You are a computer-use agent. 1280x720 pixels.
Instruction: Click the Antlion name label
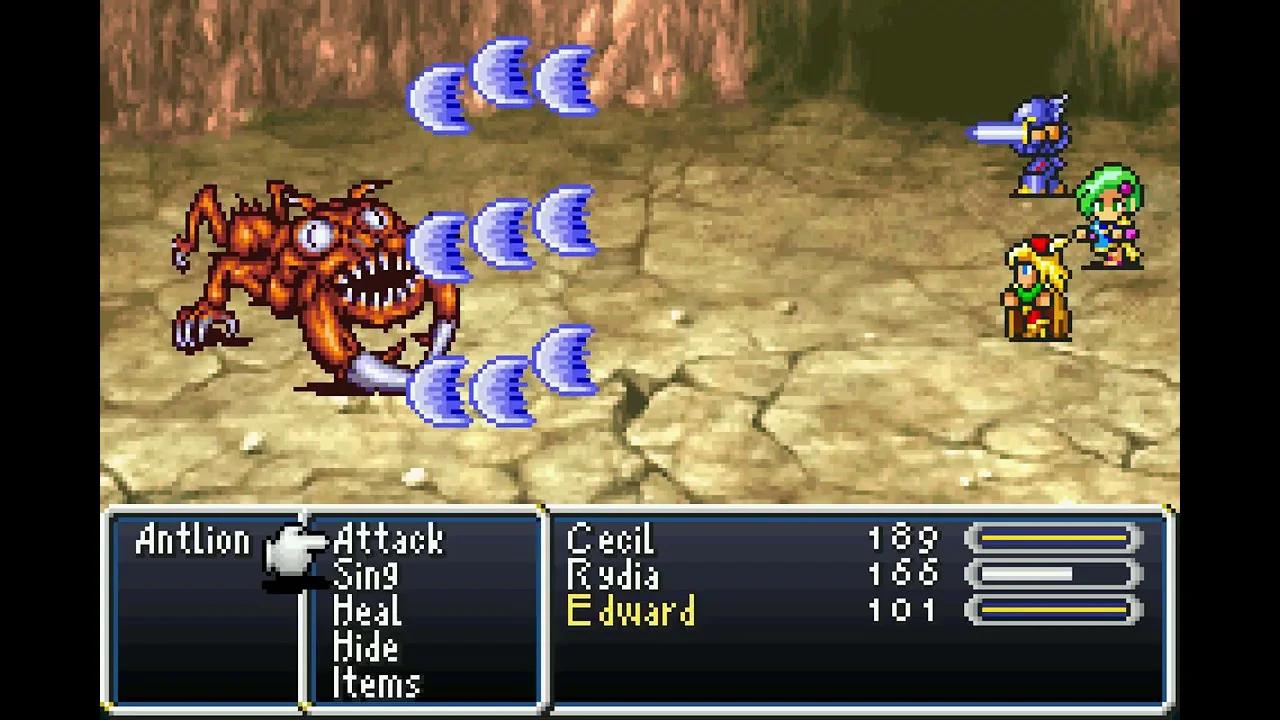[190, 540]
